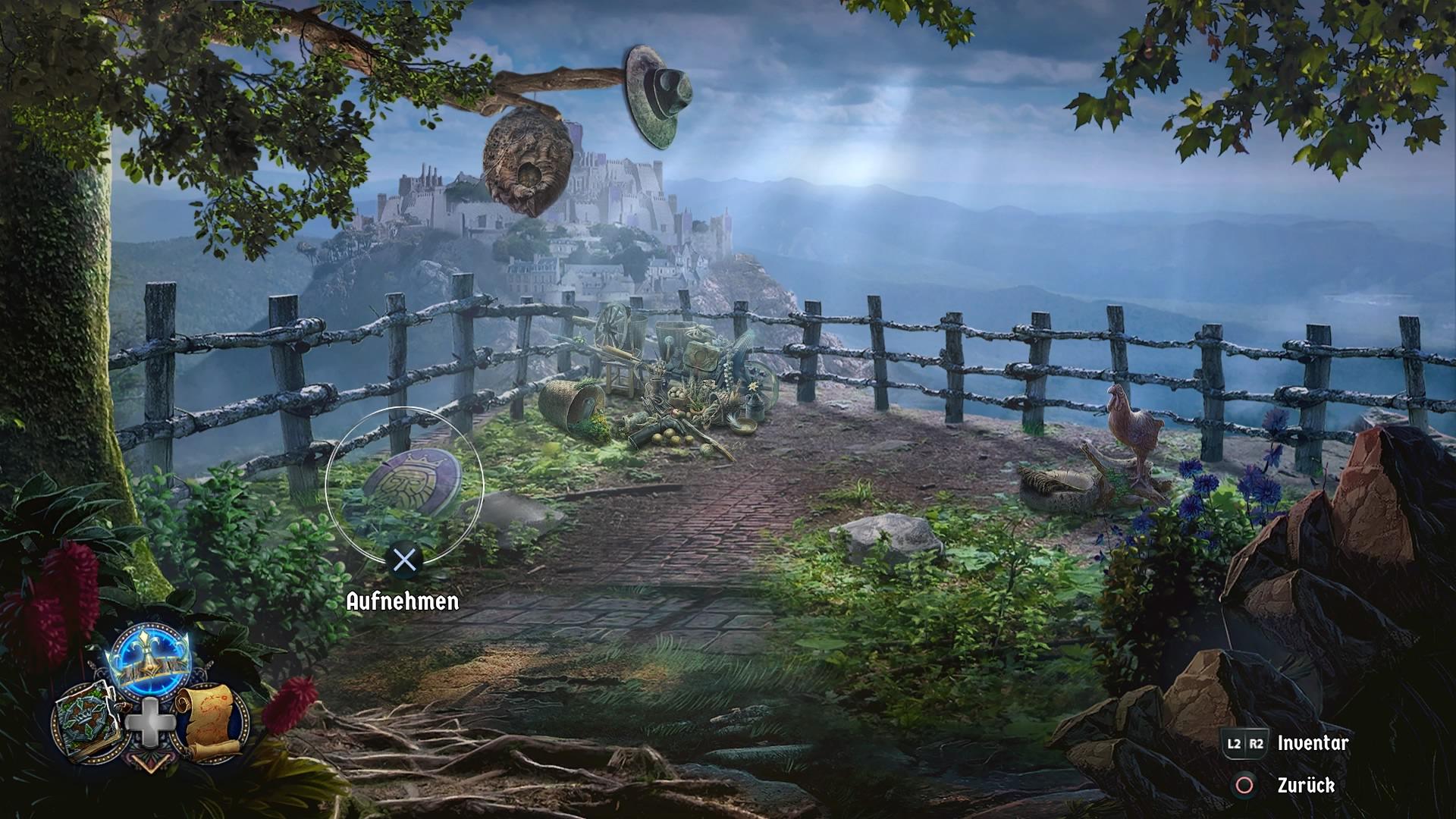Open the map scroll icon
1456x819 pixels.
[x=211, y=717]
